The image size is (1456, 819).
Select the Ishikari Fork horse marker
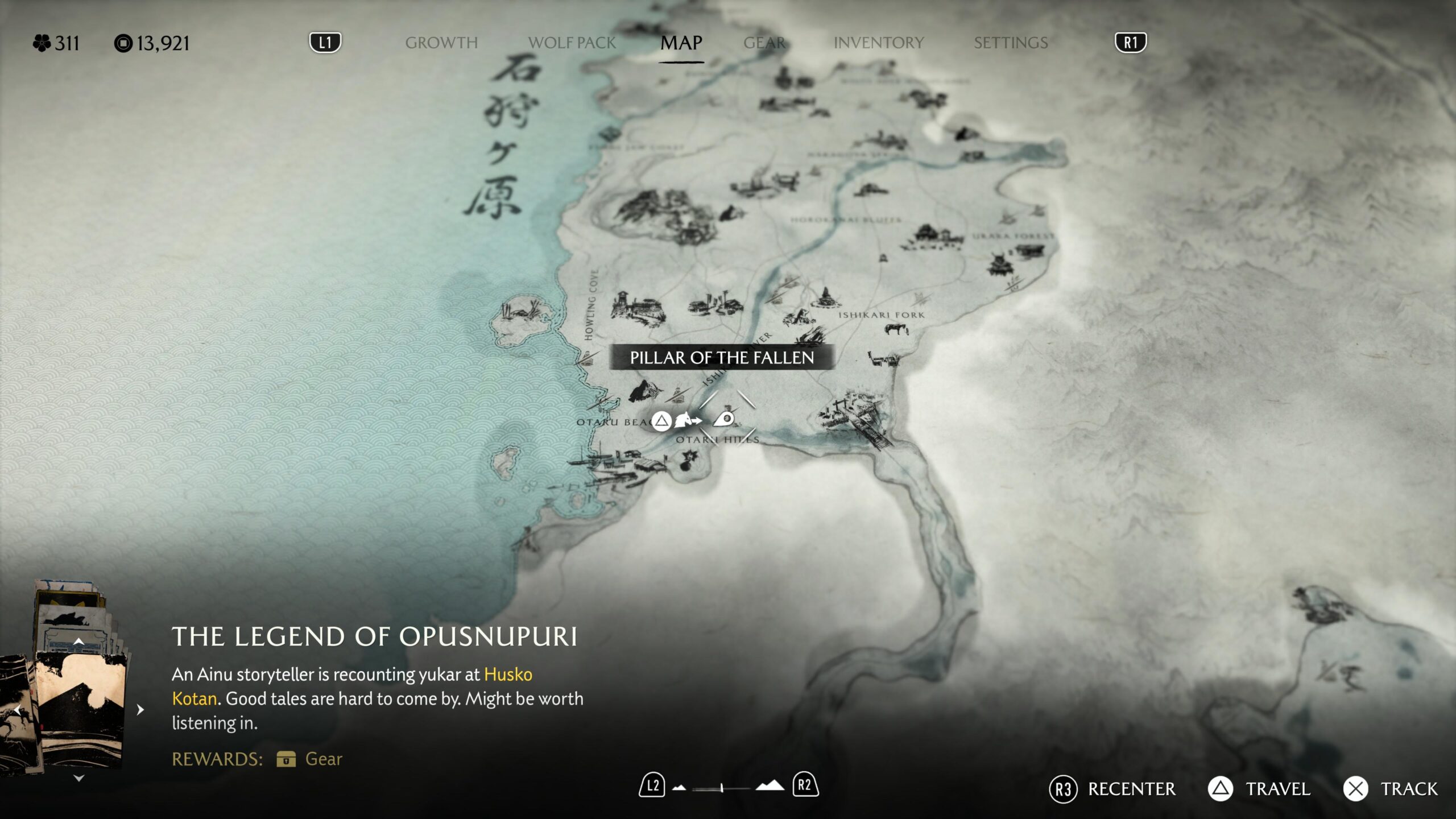(896, 329)
